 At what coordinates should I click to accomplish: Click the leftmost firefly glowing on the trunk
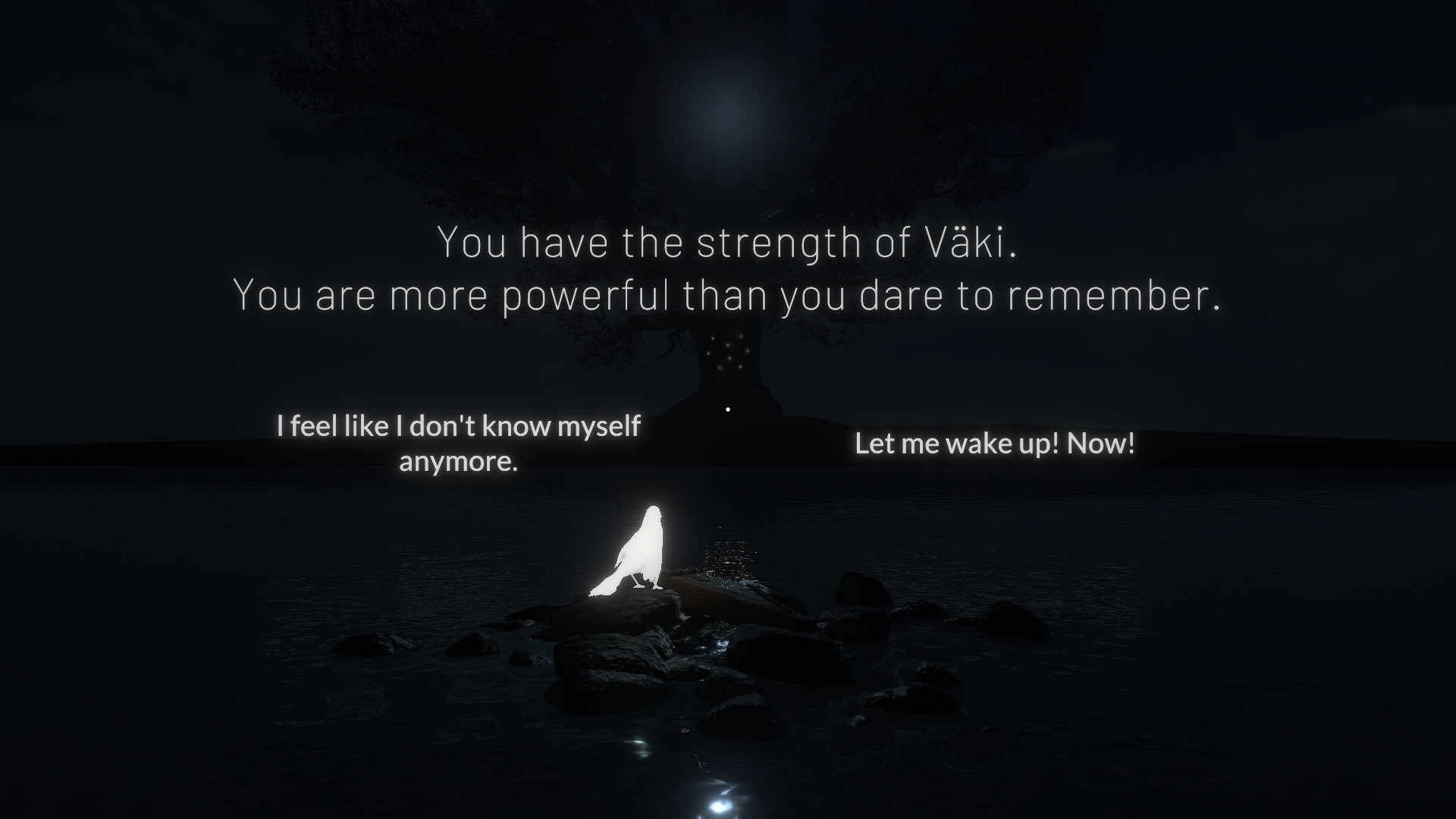[708, 353]
